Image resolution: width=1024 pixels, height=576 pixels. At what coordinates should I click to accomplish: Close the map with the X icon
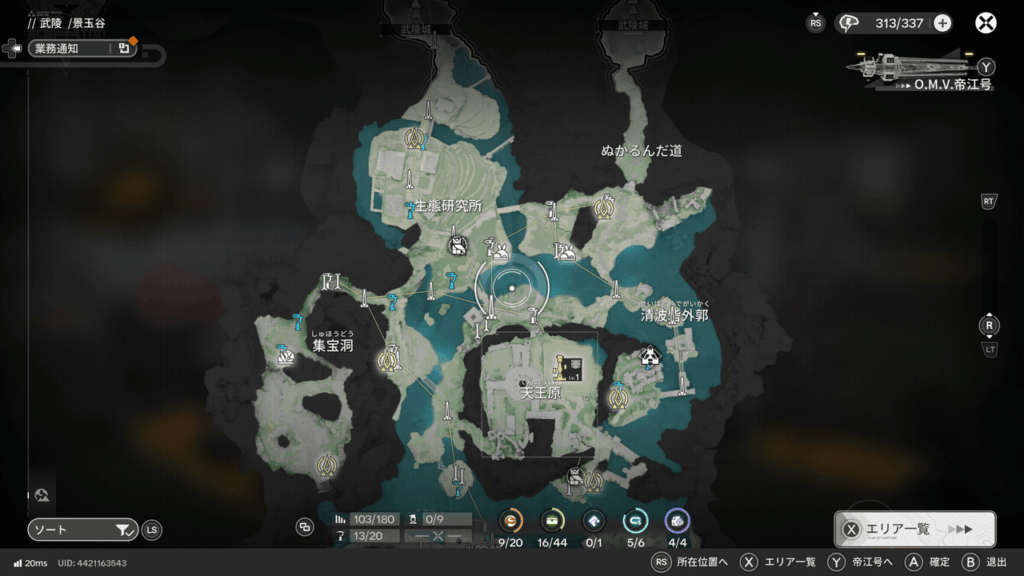click(986, 23)
